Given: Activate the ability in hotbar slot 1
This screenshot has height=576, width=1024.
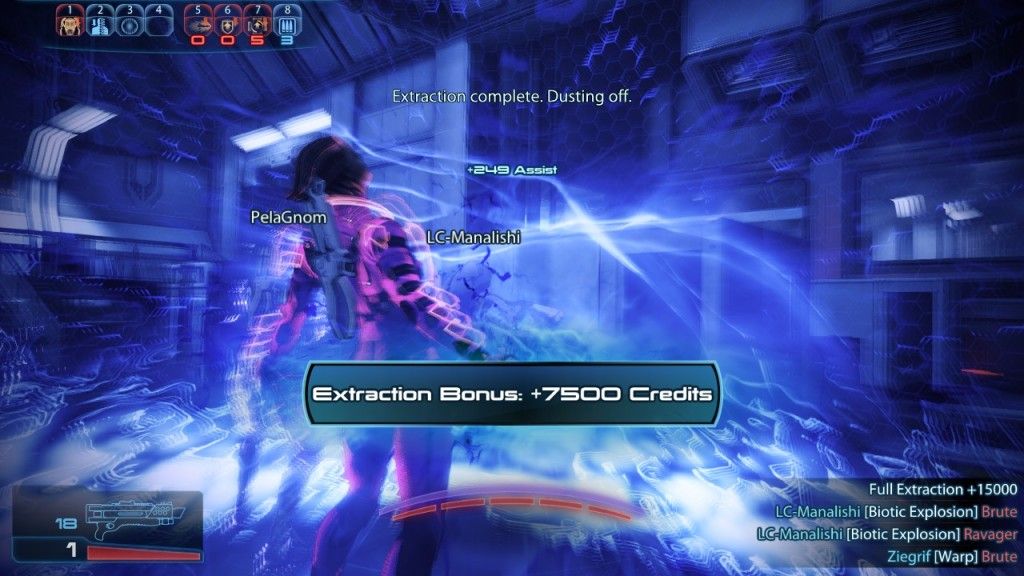Looking at the screenshot, I should pyautogui.click(x=70, y=22).
